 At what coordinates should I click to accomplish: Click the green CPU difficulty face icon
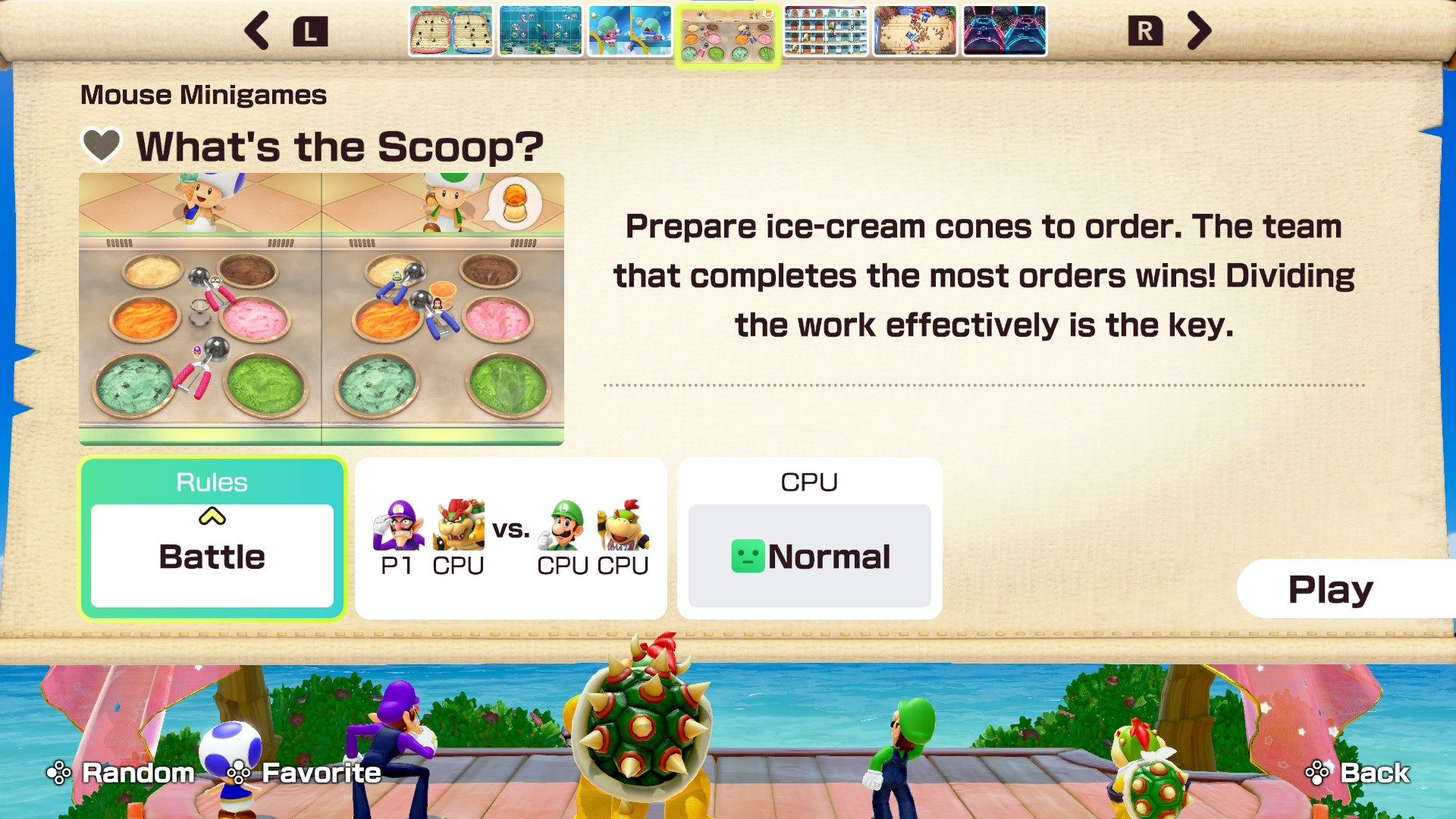[746, 556]
